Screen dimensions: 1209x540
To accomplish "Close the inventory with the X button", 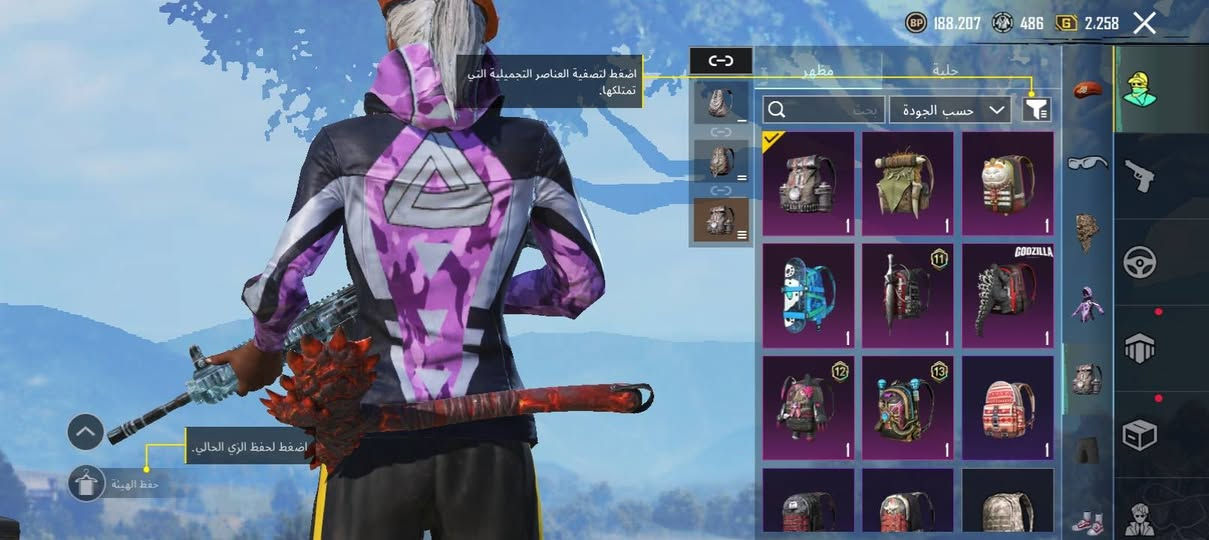I will [x=1144, y=23].
